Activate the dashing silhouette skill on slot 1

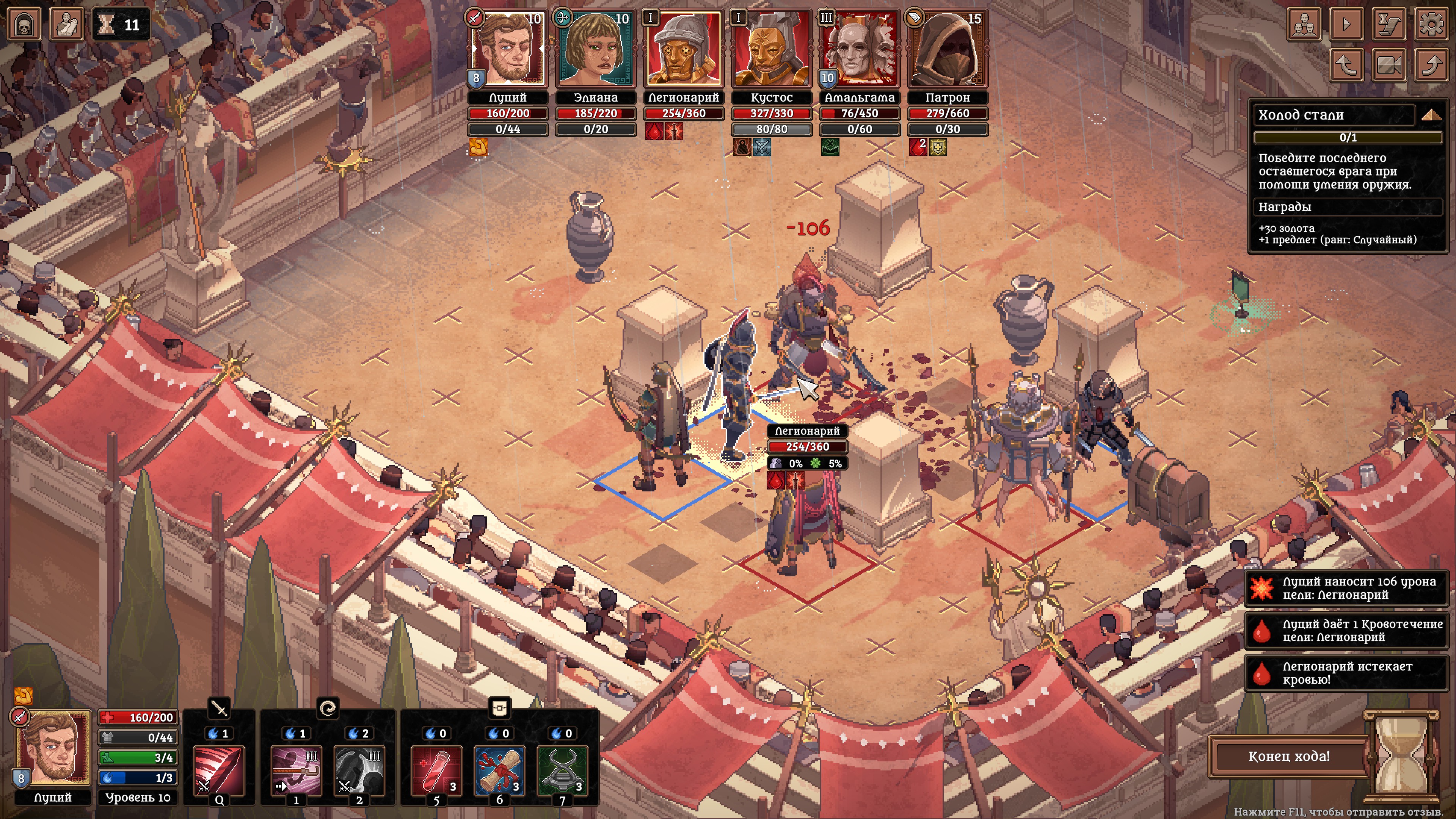point(296,770)
